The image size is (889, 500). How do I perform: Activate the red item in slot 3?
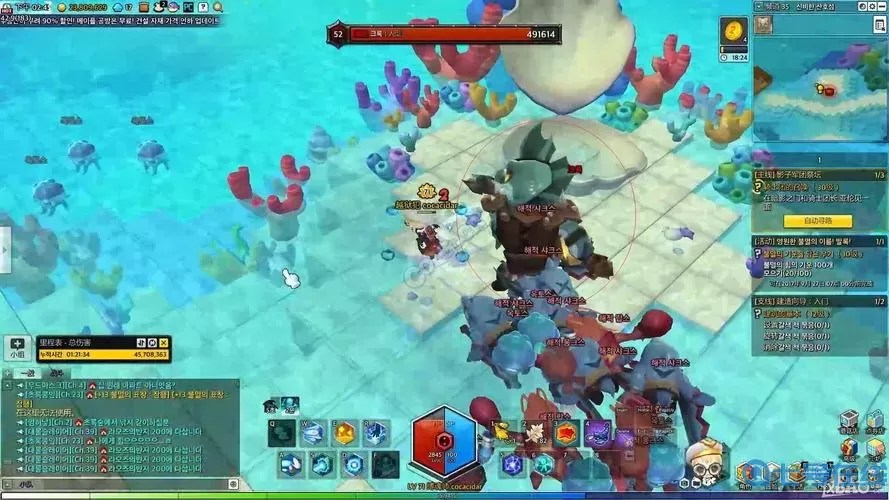[566, 433]
